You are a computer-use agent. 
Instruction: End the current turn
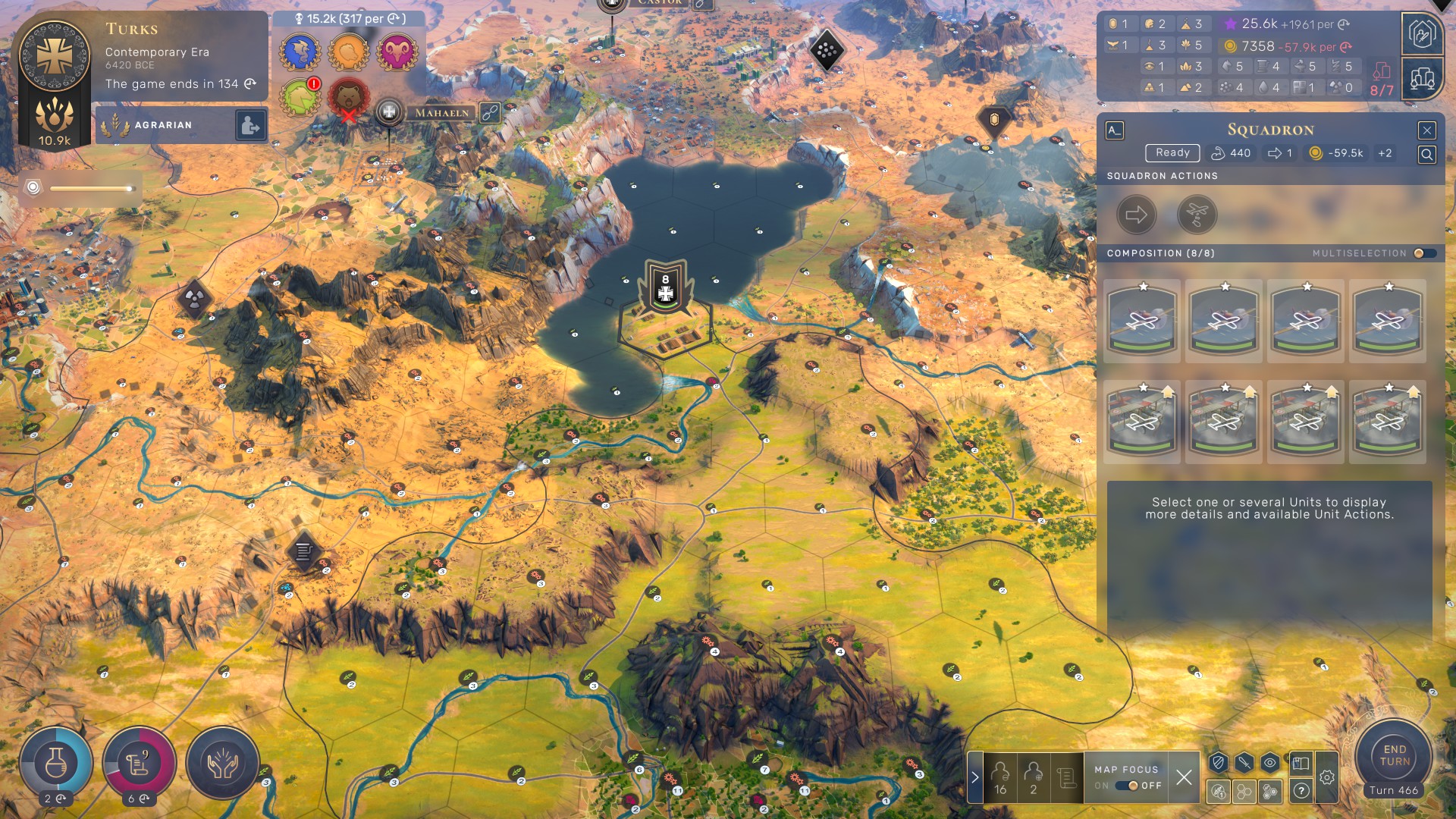(1394, 755)
